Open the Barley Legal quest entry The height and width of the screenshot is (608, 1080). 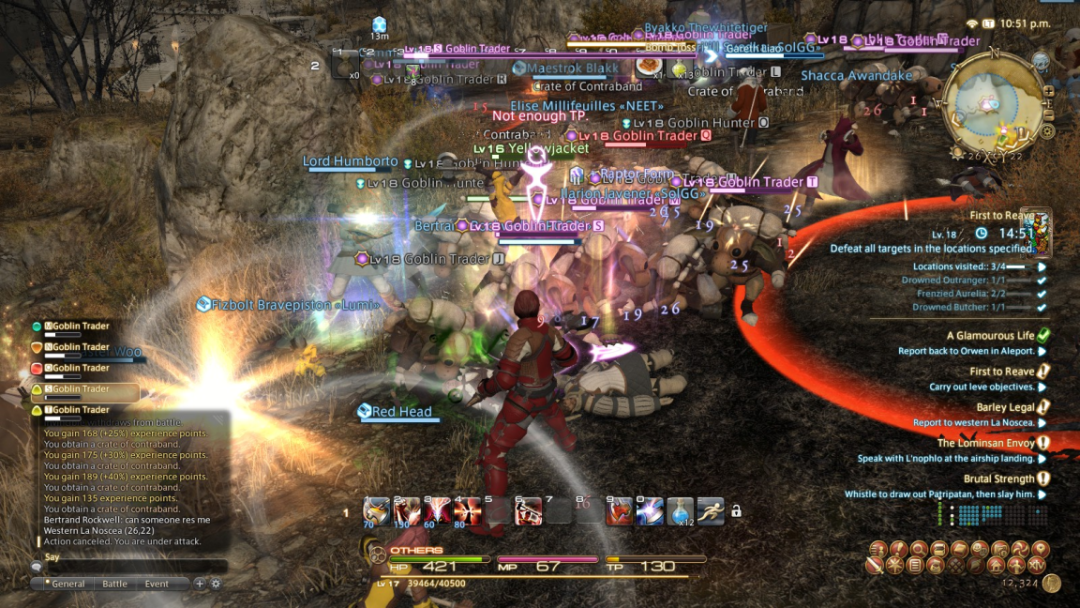(1005, 407)
